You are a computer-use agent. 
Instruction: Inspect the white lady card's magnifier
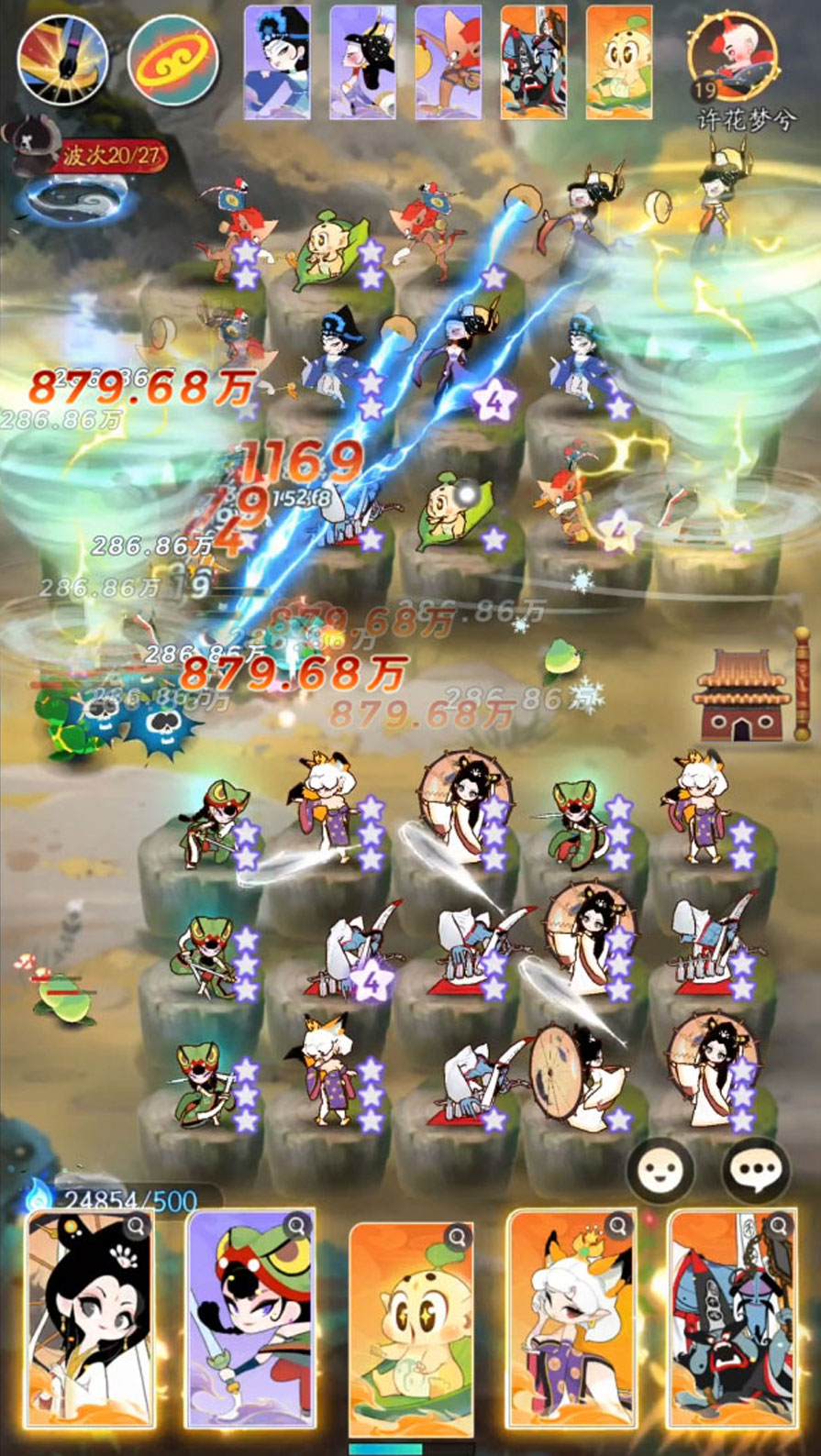pyautogui.click(x=137, y=1225)
